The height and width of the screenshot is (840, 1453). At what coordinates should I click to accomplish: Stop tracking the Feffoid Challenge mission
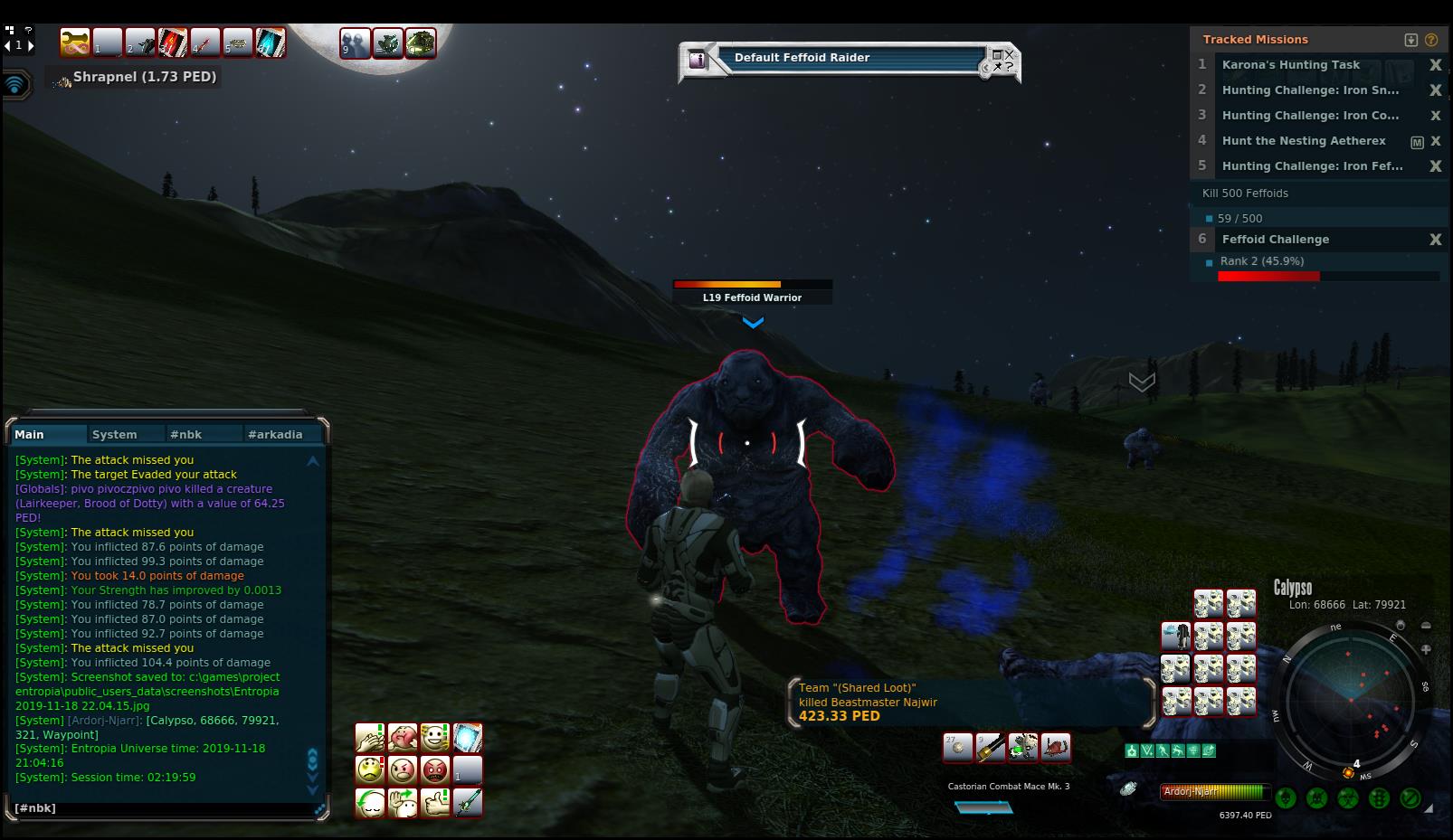(x=1435, y=240)
